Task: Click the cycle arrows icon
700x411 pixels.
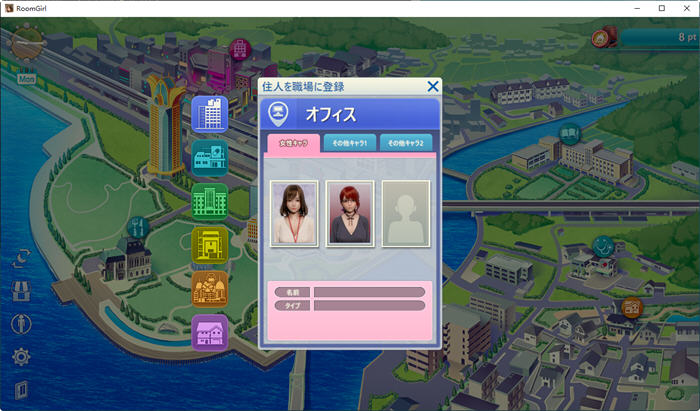Action: (20, 258)
